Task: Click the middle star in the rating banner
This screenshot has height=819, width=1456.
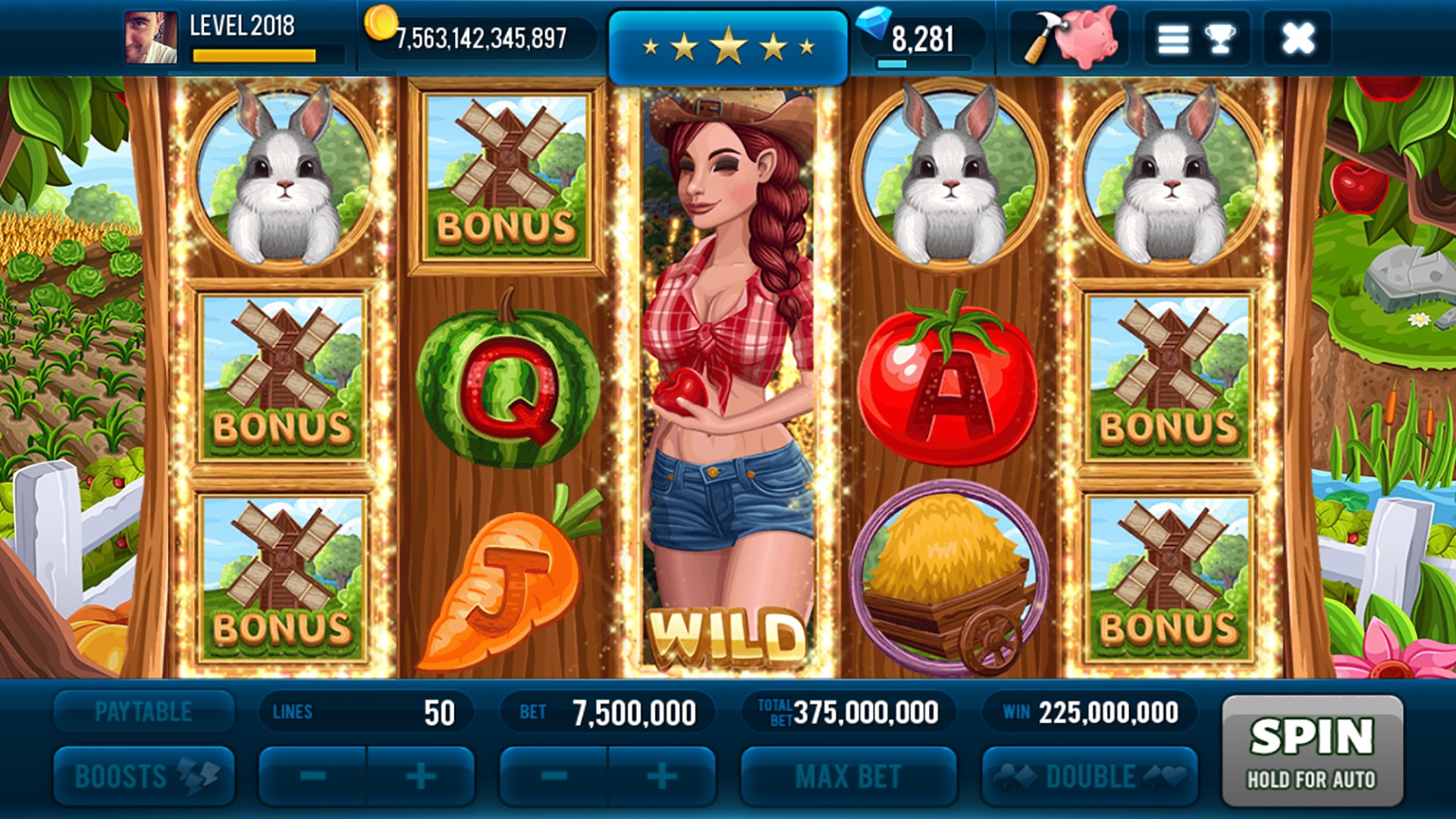Action: 728,42
